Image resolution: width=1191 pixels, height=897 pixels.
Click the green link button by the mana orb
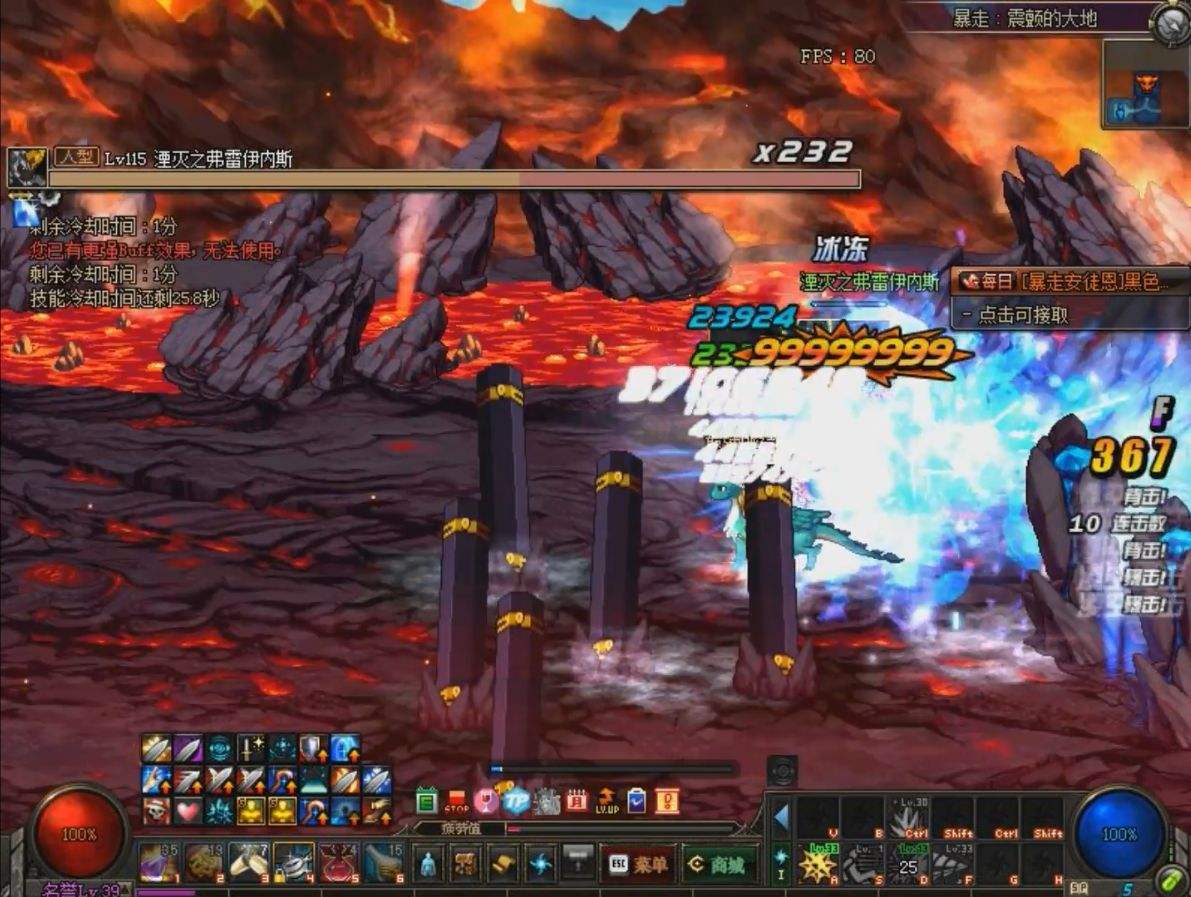(x=1171, y=880)
